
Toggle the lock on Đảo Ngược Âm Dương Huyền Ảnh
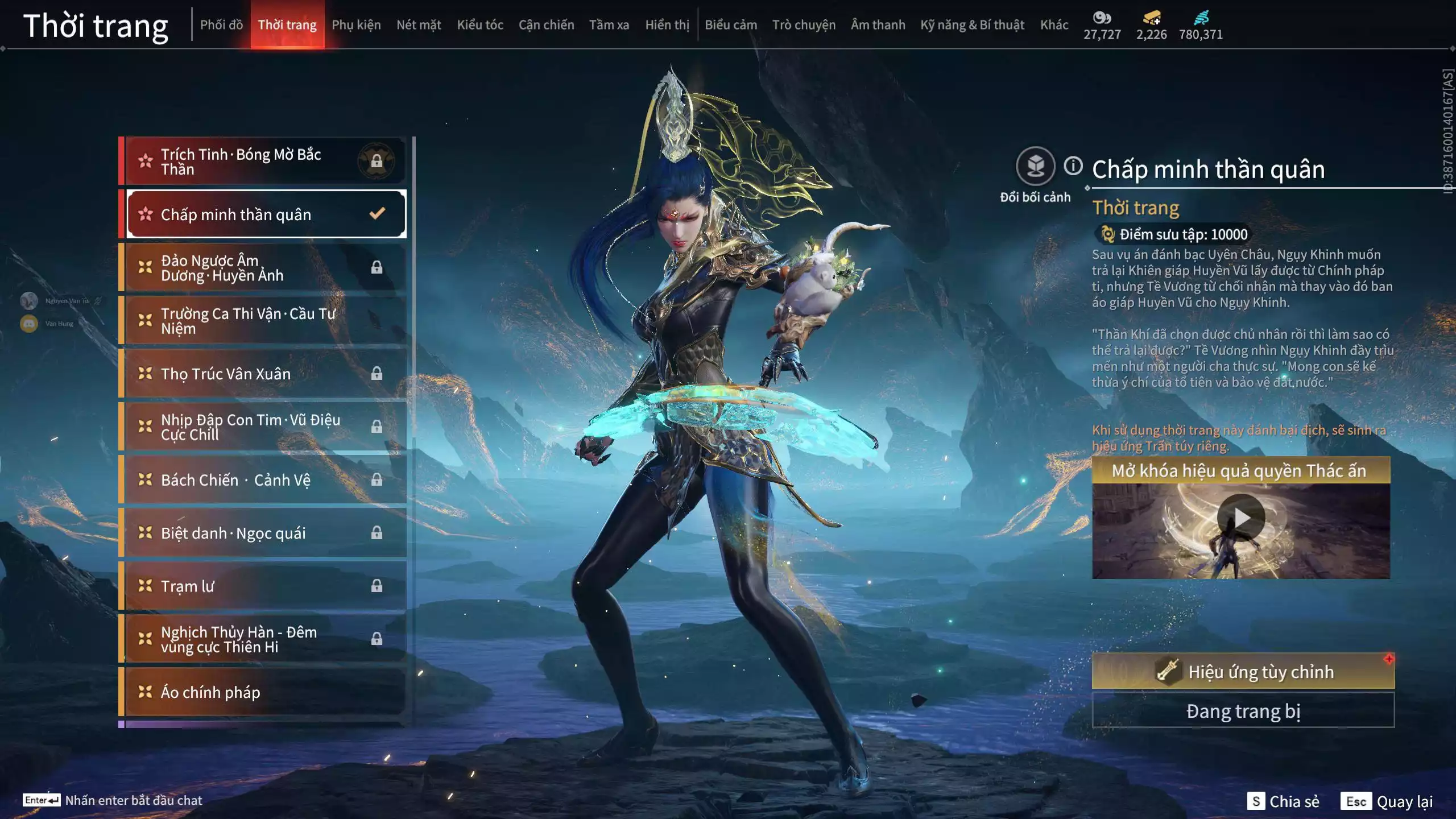[x=377, y=267]
